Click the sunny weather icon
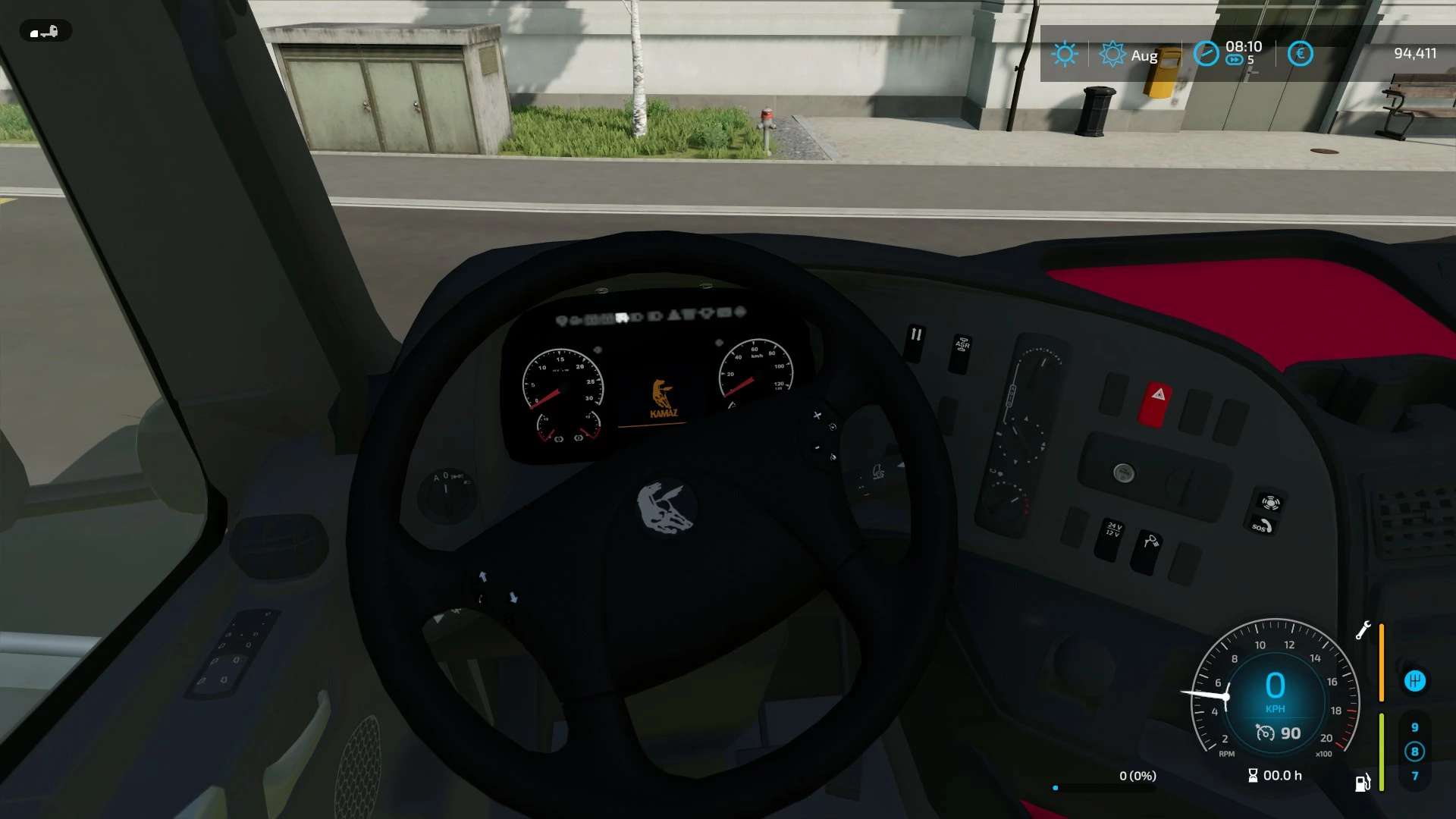 (x=1065, y=54)
